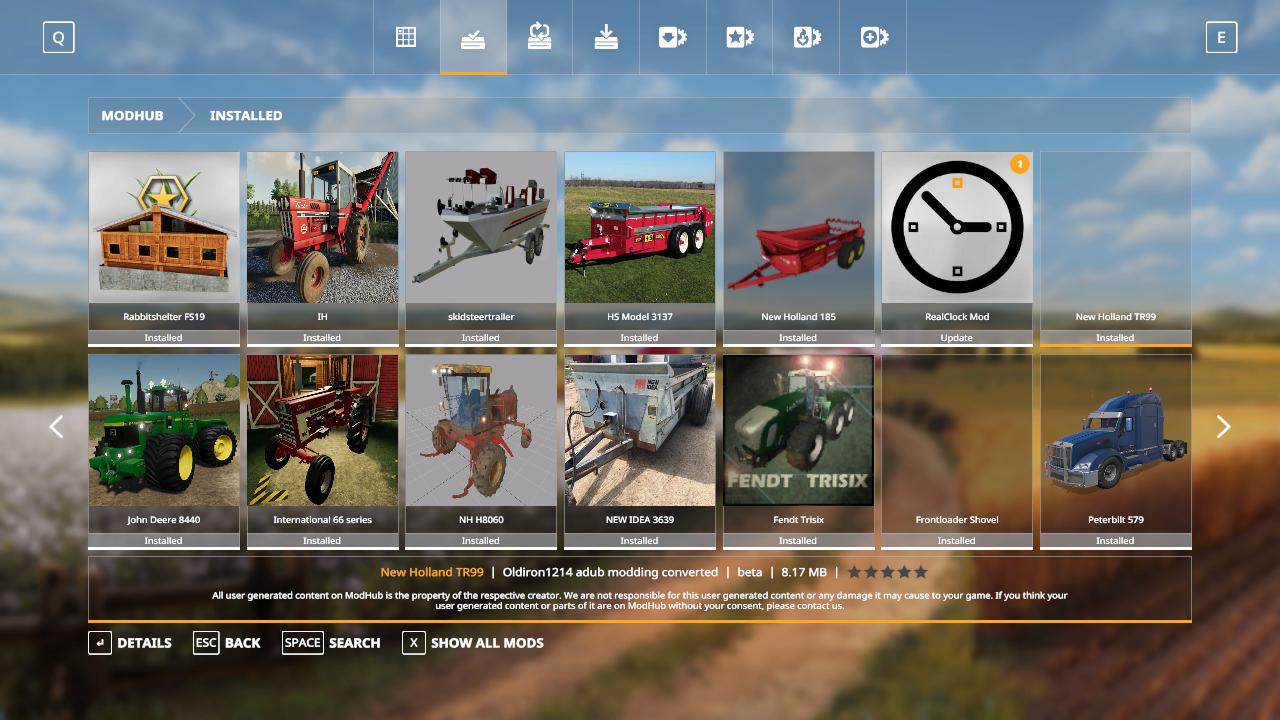Click the MODHUB breadcrumb
The image size is (1280, 720).
point(132,116)
